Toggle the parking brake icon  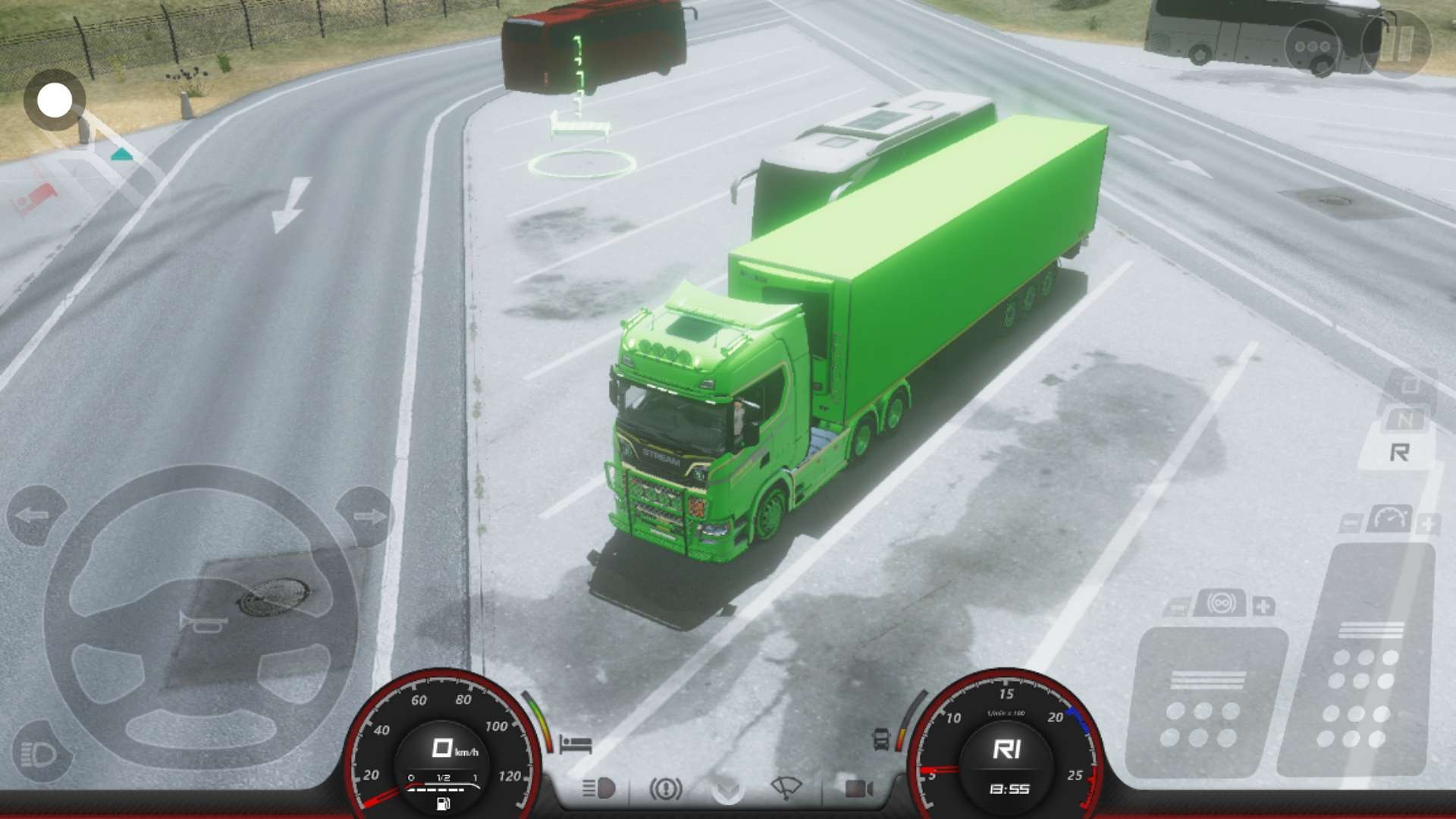pyautogui.click(x=665, y=789)
